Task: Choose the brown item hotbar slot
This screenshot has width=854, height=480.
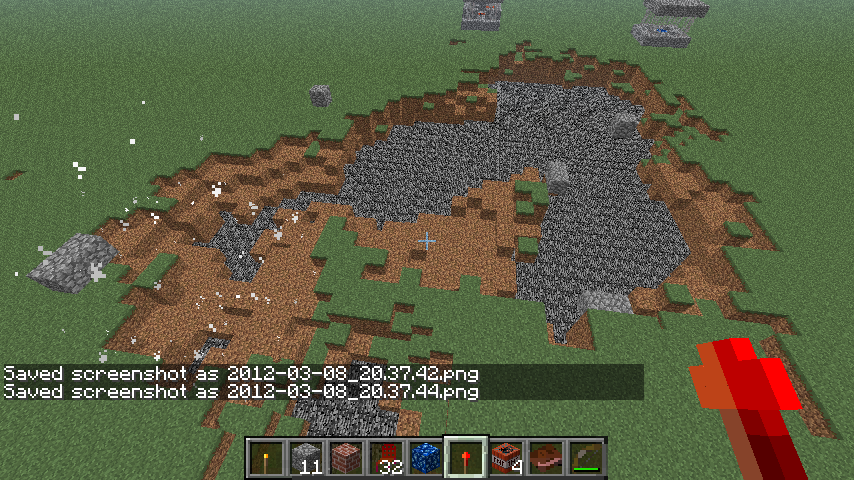Action: (547, 459)
